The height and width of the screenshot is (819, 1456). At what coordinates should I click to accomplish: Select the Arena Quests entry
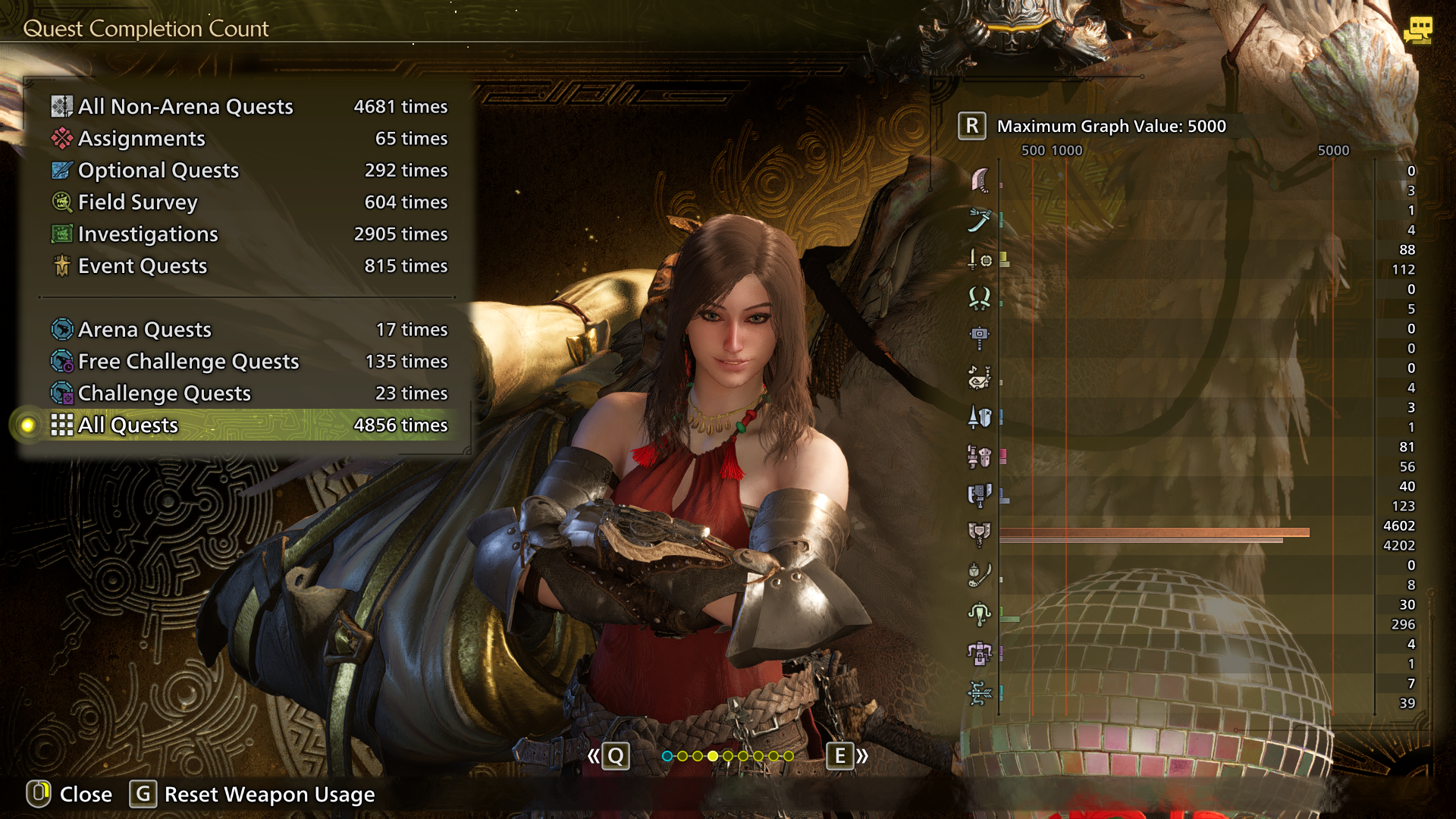249,330
